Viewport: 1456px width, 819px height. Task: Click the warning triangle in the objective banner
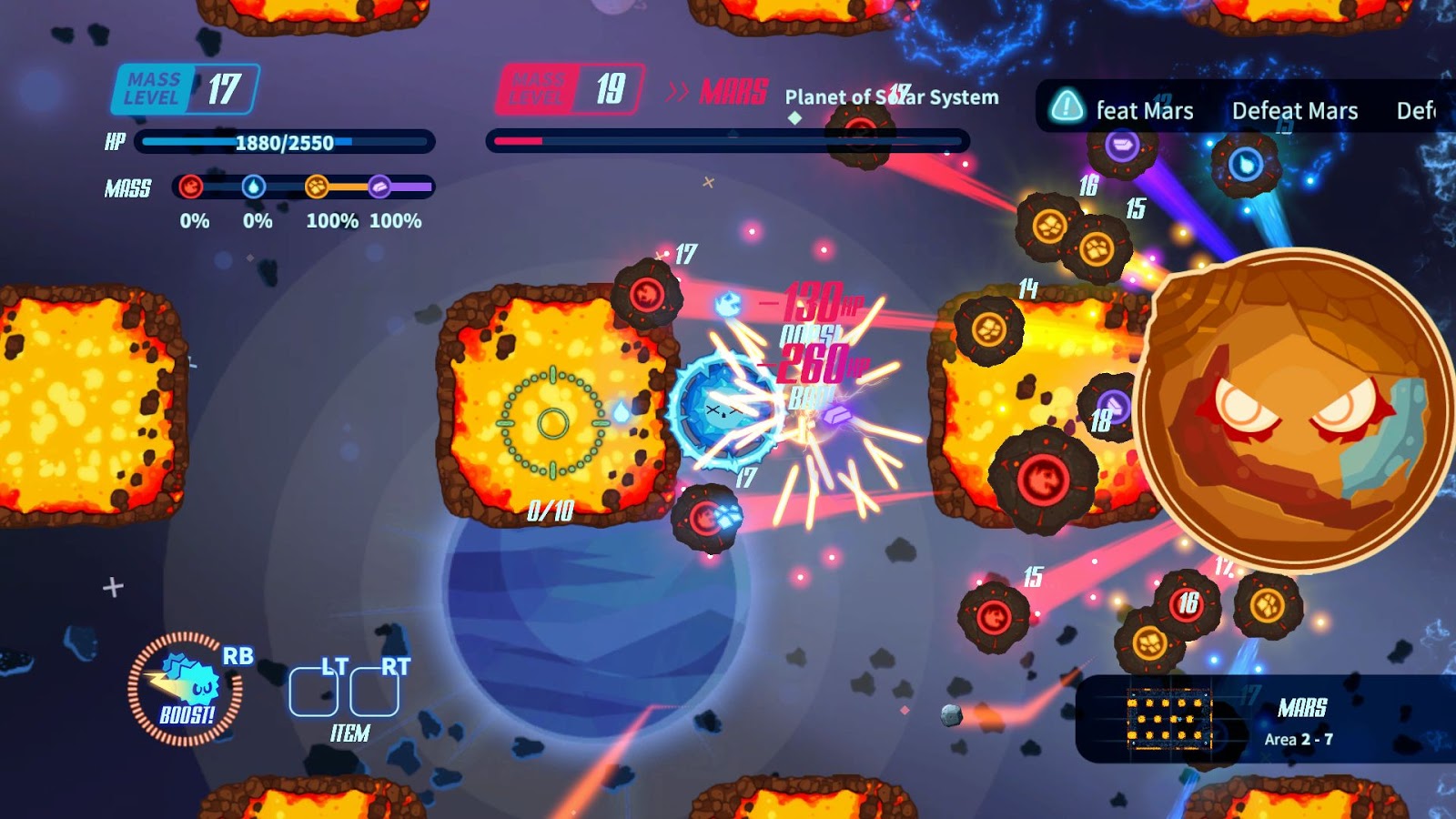1067,109
